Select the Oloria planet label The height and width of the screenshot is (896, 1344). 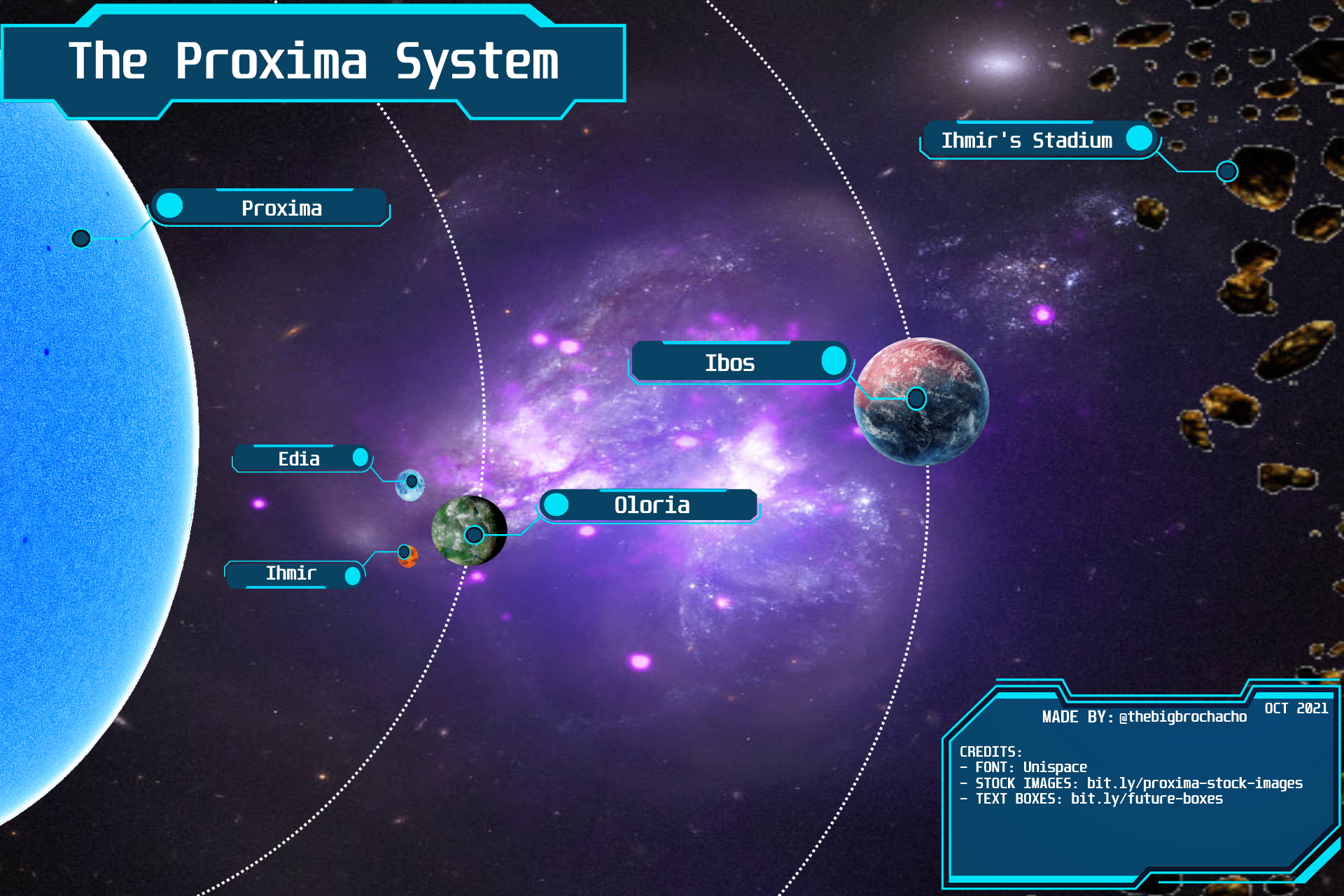point(652,505)
